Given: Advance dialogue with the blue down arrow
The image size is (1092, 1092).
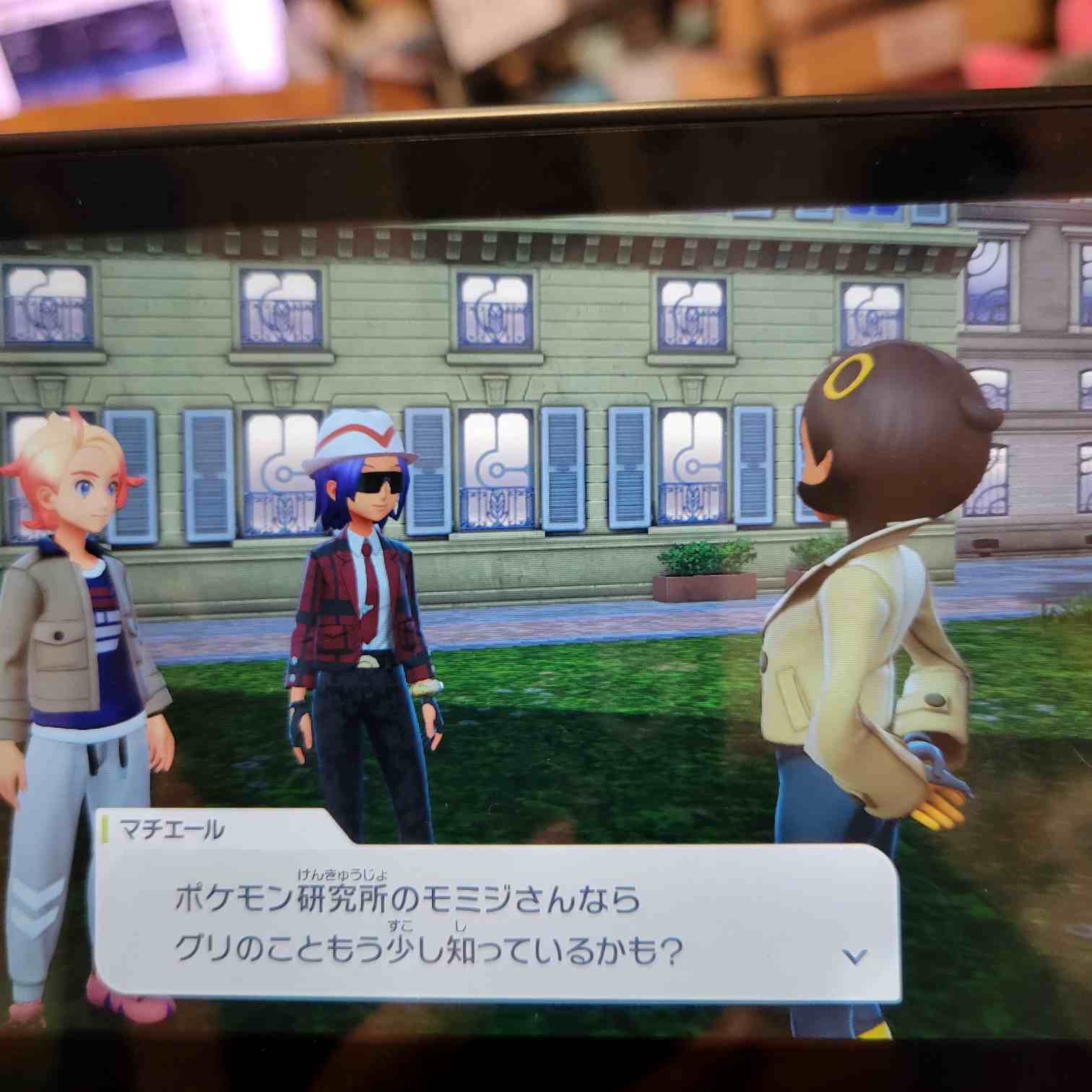Looking at the screenshot, I should 855,957.
